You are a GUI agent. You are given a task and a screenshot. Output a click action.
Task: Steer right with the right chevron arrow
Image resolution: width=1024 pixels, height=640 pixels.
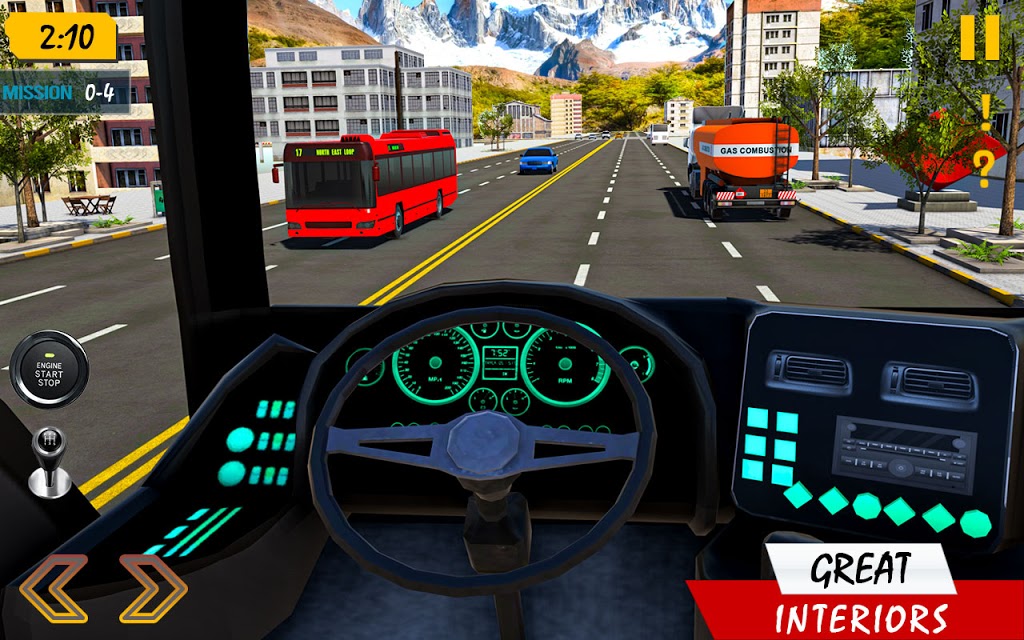pyautogui.click(x=153, y=588)
